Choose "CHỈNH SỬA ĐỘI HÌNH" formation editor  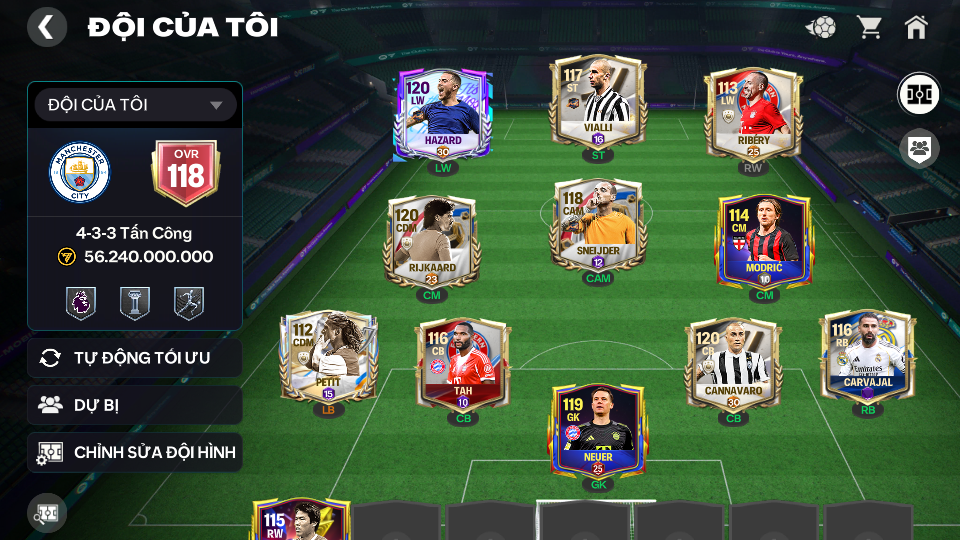click(135, 453)
